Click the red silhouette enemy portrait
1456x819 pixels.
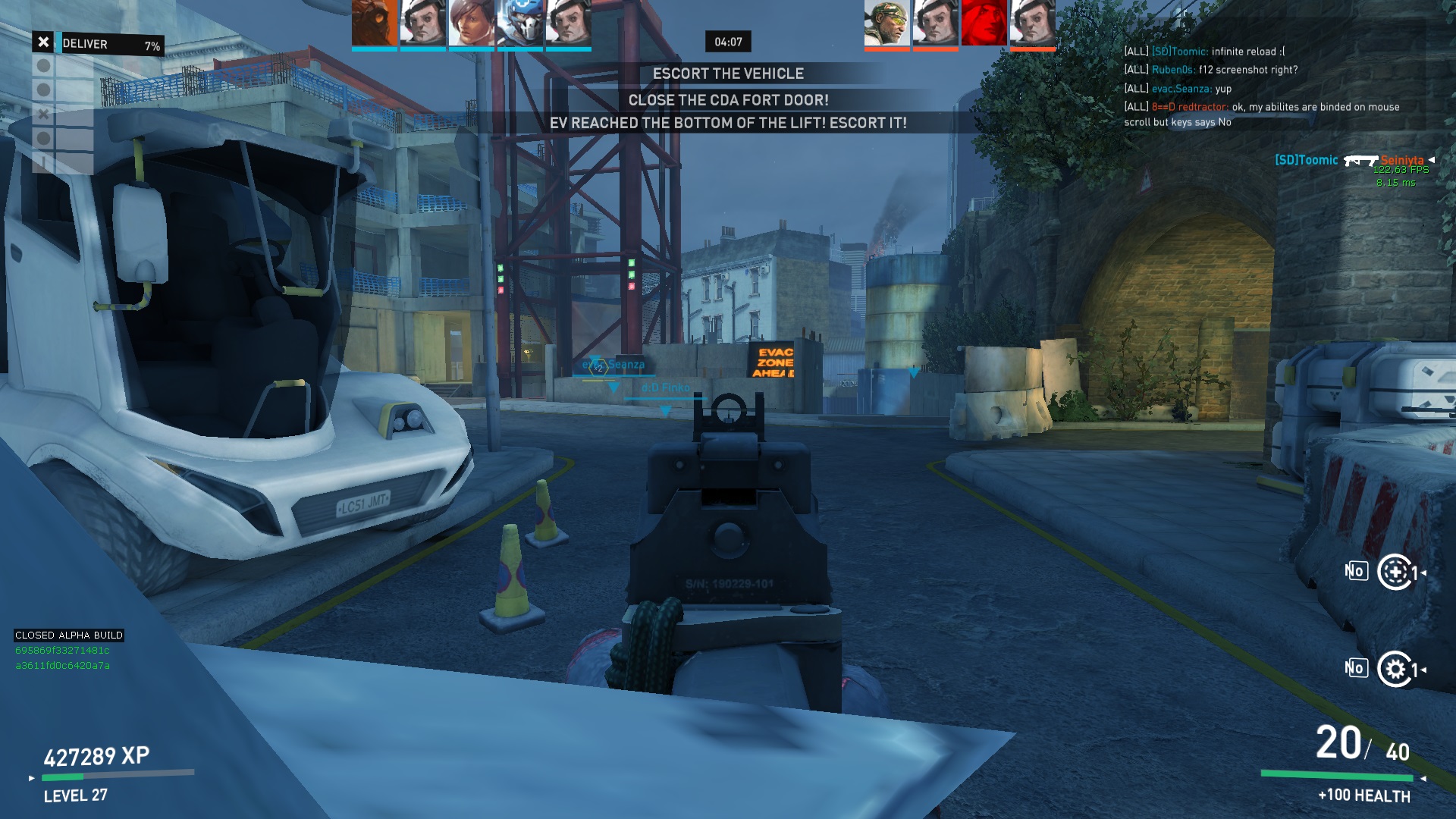click(x=984, y=23)
